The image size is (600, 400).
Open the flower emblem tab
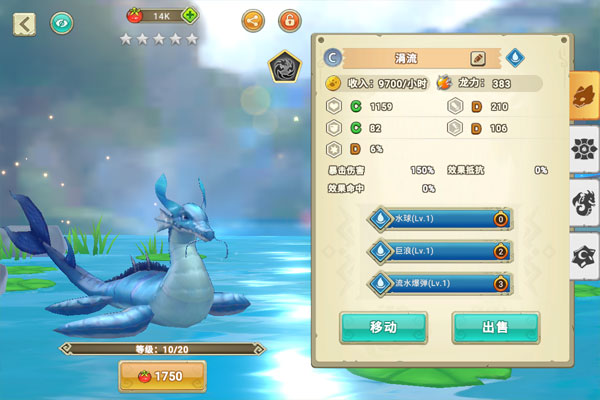(583, 149)
